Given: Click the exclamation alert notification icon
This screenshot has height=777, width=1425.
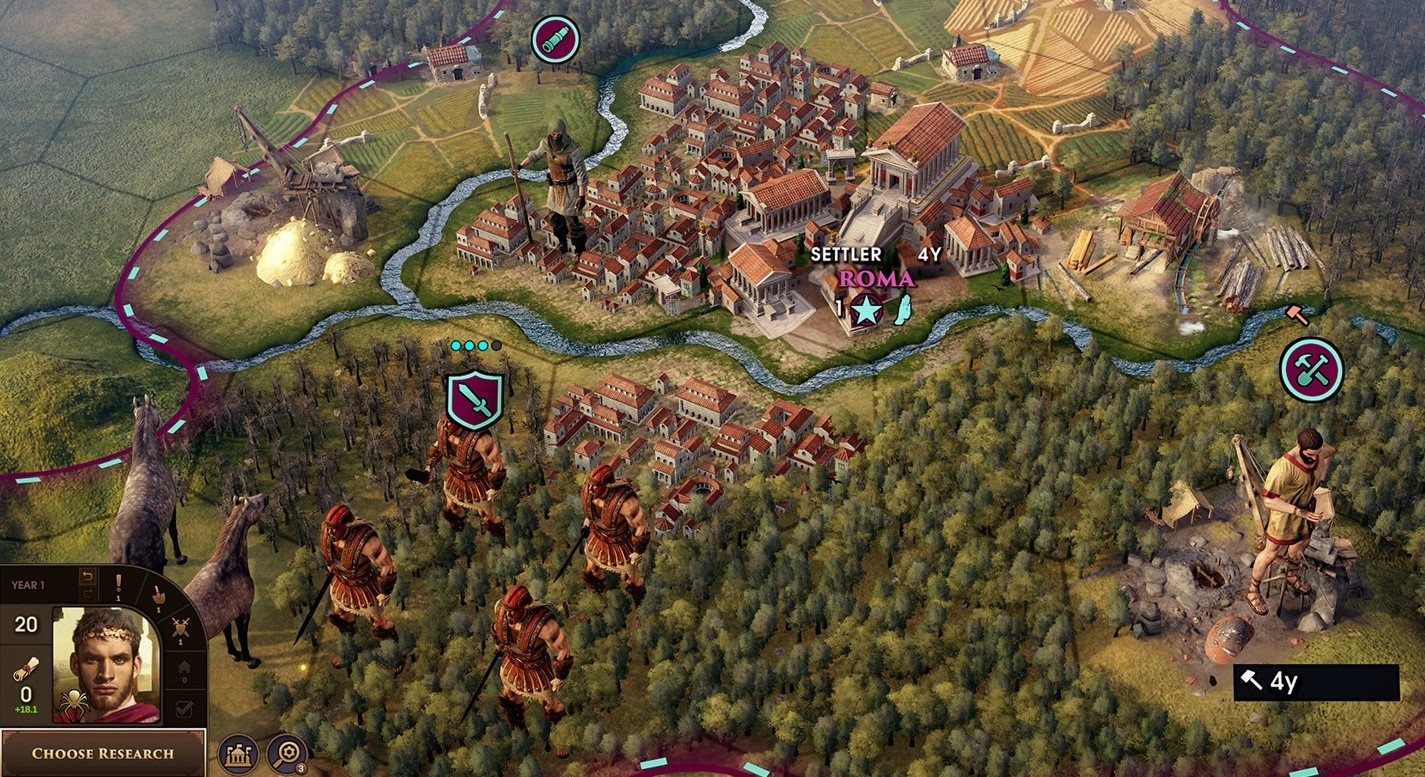Looking at the screenshot, I should point(117,581).
